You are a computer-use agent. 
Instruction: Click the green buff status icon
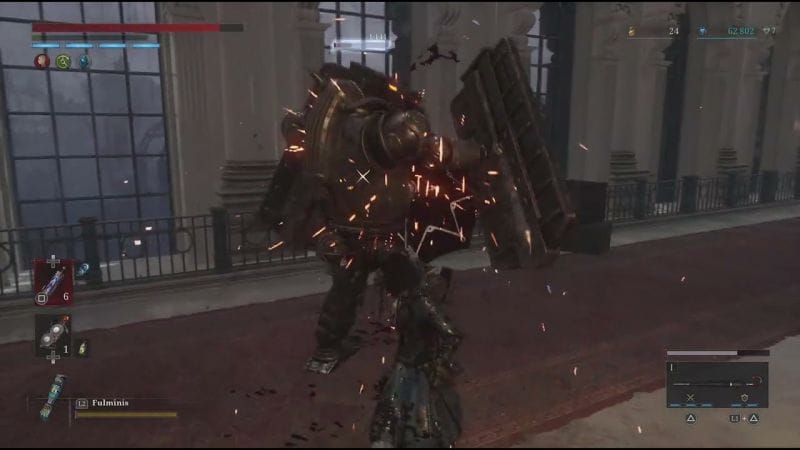pyautogui.click(x=63, y=62)
